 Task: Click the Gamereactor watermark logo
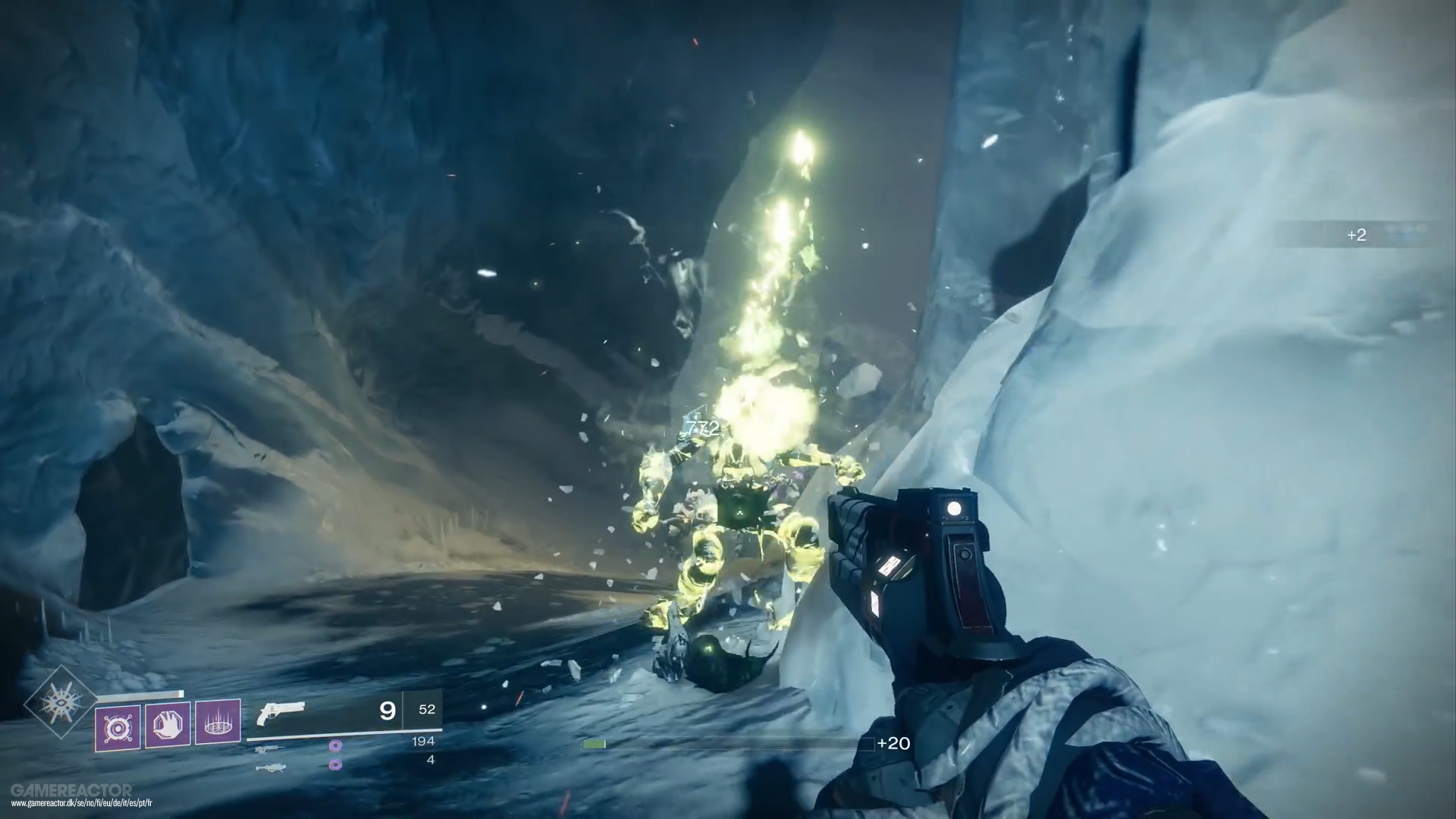[x=72, y=789]
